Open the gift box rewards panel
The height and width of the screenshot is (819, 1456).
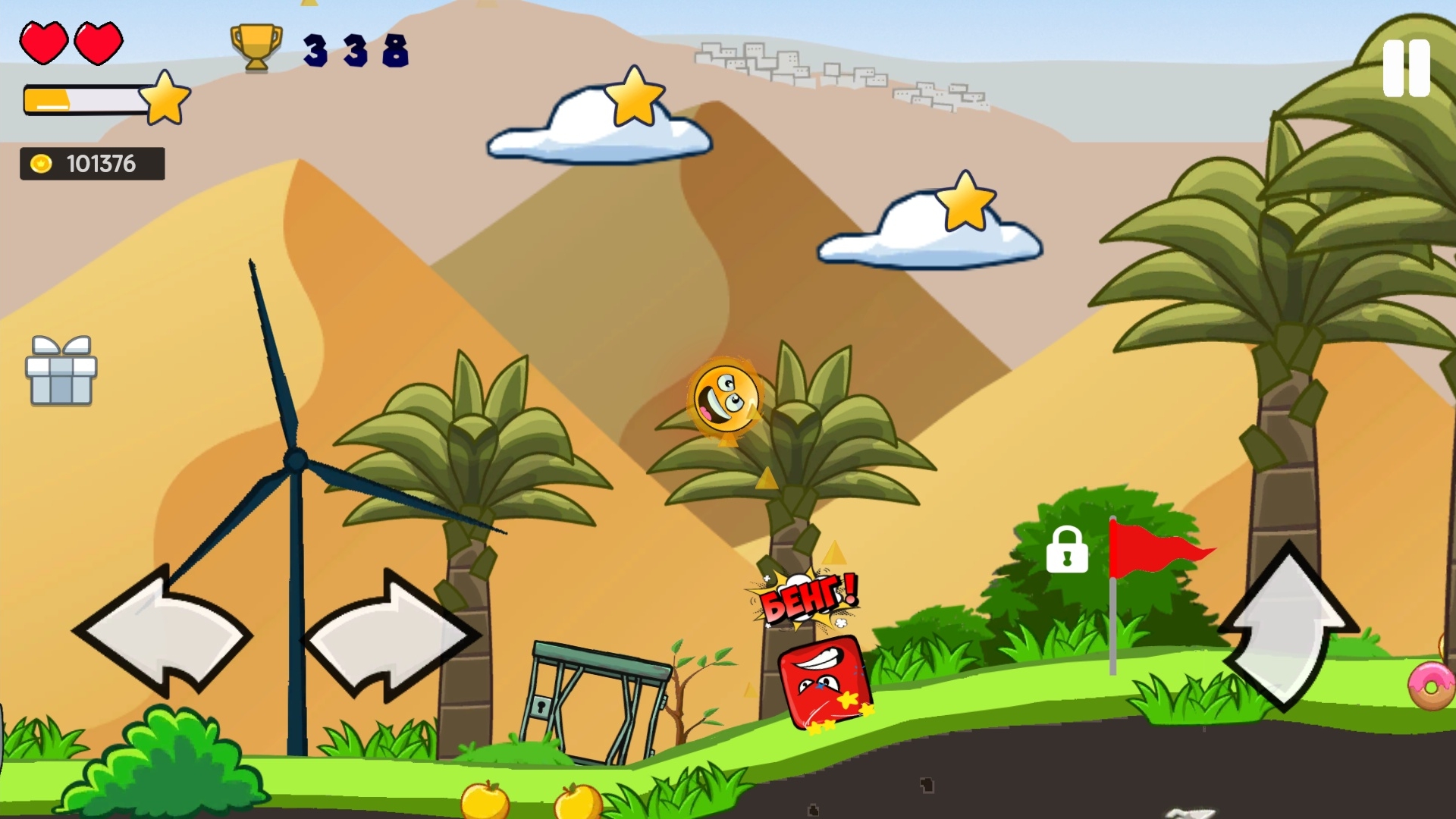[61, 372]
